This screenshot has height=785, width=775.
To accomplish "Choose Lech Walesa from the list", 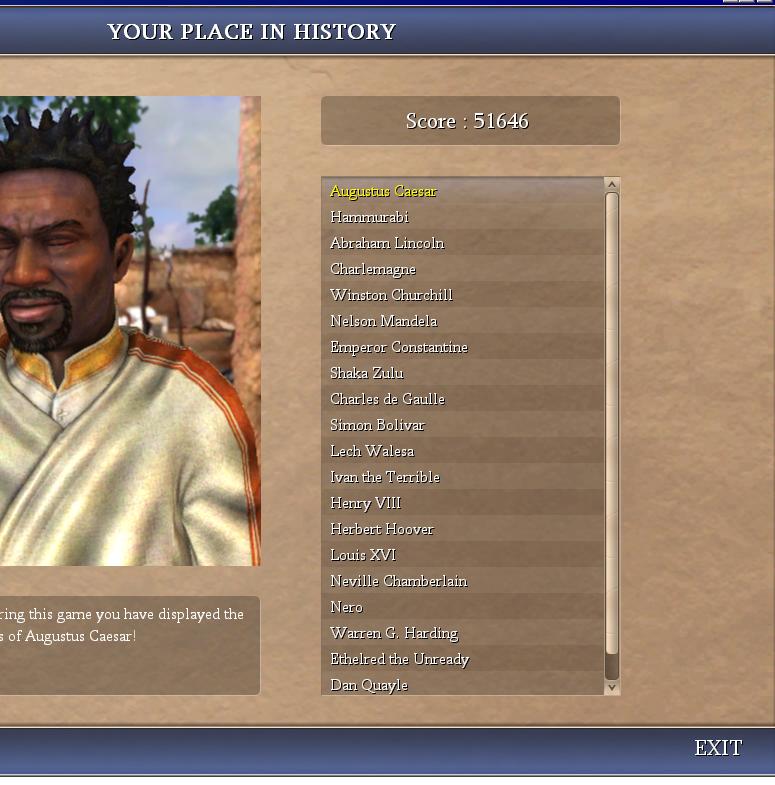I will pyautogui.click(x=372, y=451).
